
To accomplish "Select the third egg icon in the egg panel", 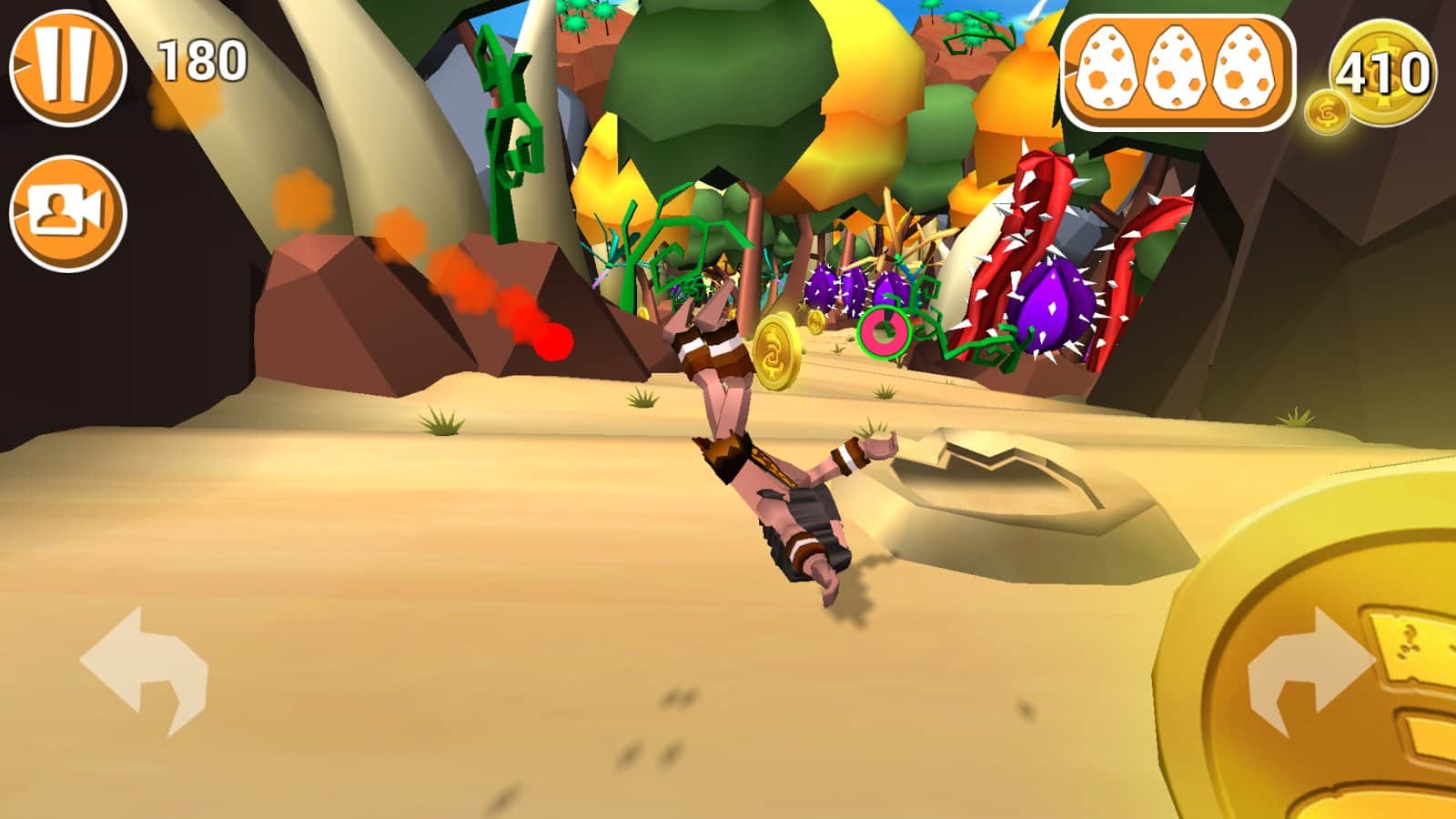I will (x=1244, y=66).
